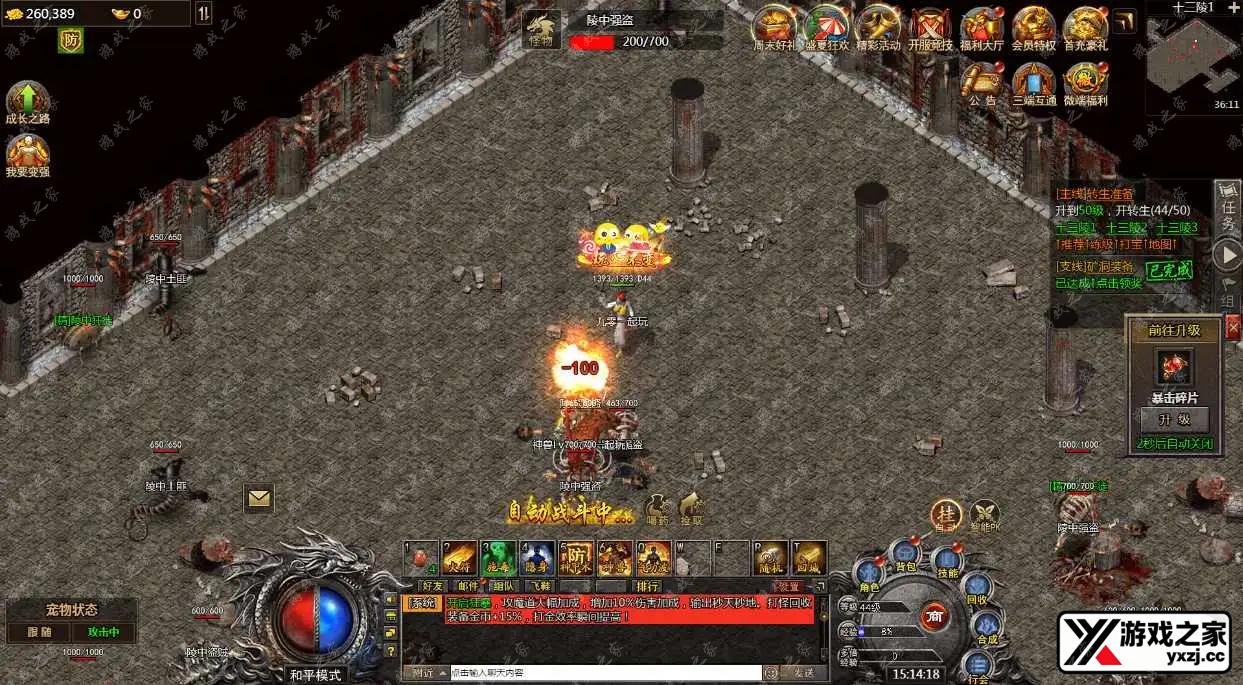Select the 十三陵2 quest link
Screen dimensions: 1243x685
(1127, 228)
